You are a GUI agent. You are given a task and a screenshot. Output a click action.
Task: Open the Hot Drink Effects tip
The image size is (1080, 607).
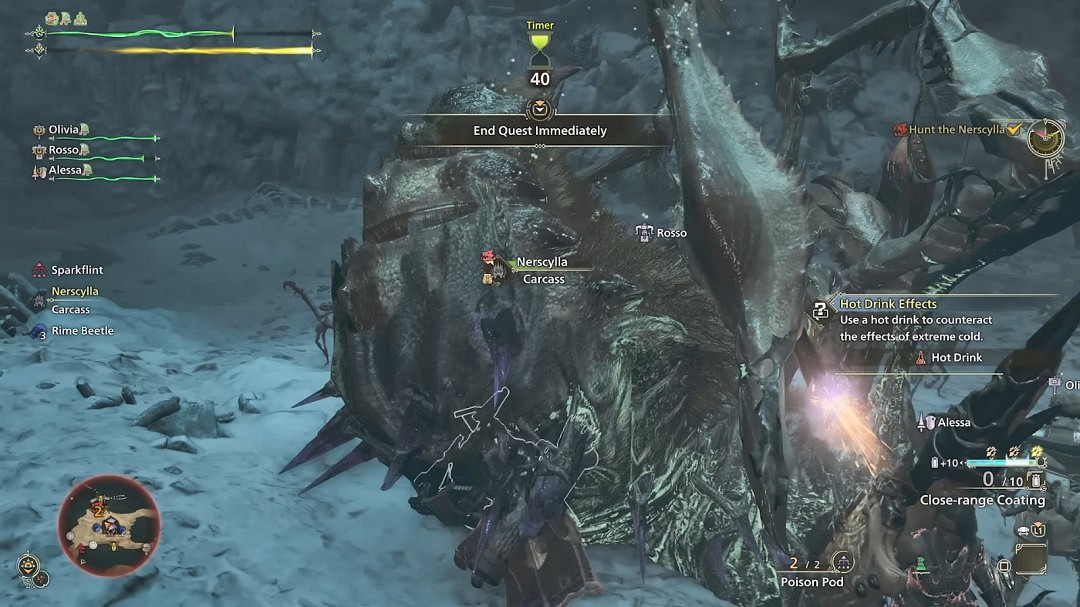click(888, 304)
